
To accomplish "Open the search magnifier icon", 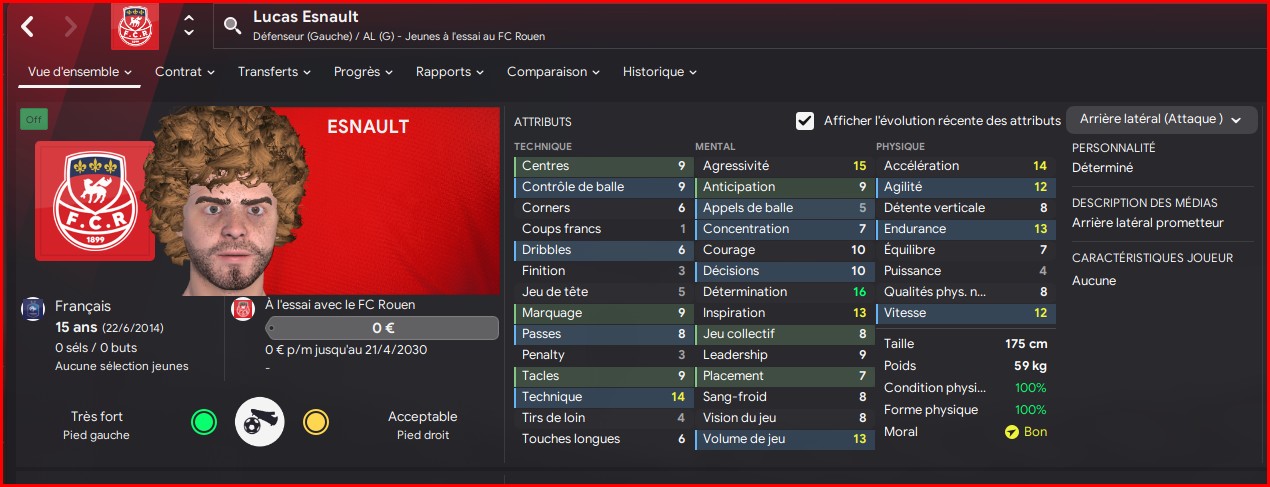I will click(233, 26).
